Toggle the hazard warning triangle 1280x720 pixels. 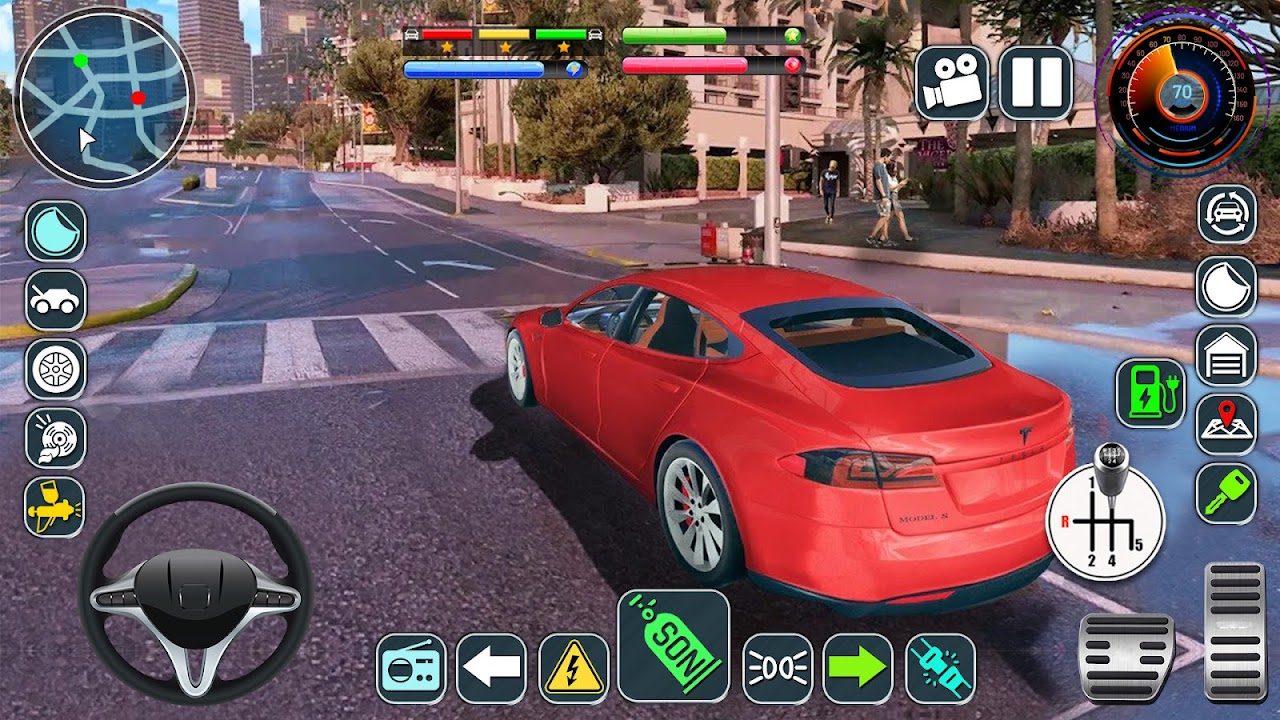pyautogui.click(x=573, y=667)
